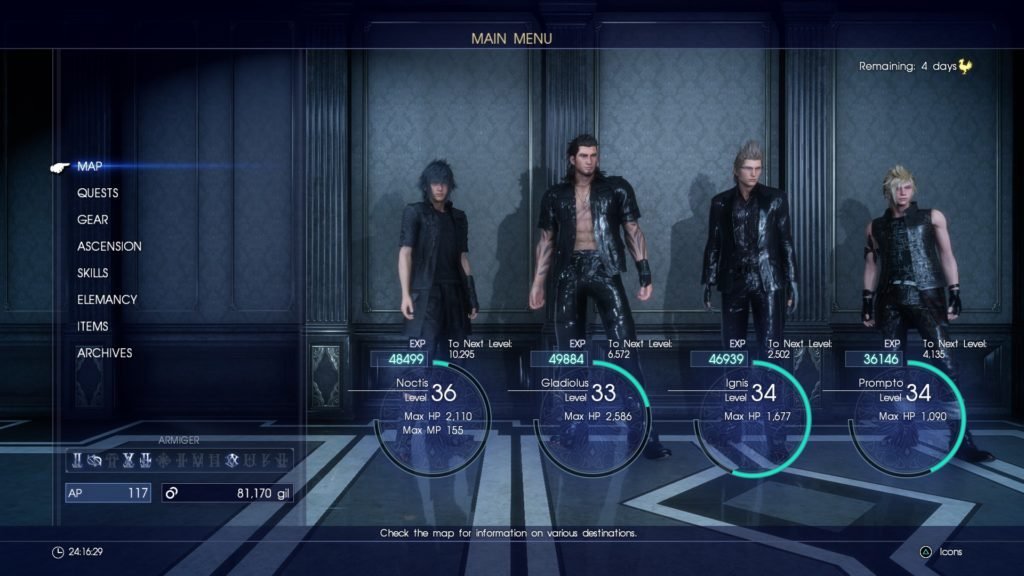
Task: Select Quests from the main menu
Action: click(97, 193)
